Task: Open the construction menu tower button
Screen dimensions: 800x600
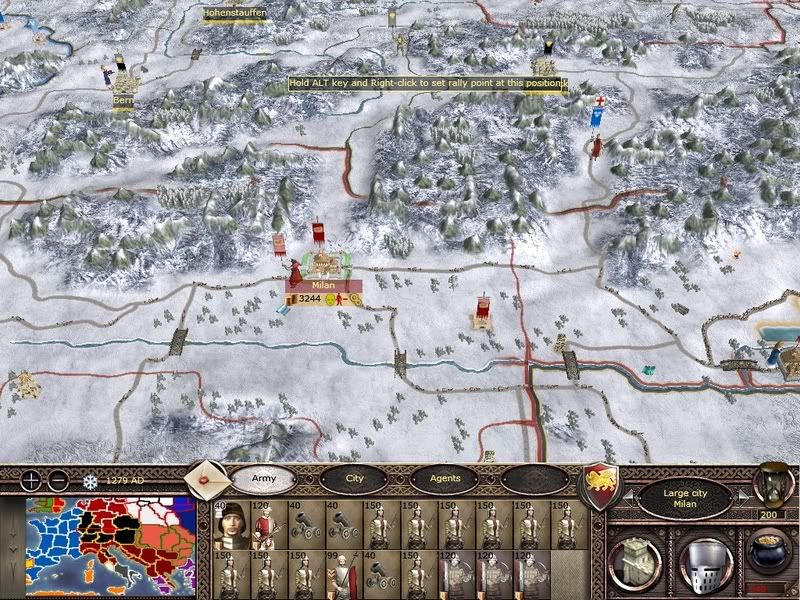Action: pyautogui.click(x=634, y=558)
